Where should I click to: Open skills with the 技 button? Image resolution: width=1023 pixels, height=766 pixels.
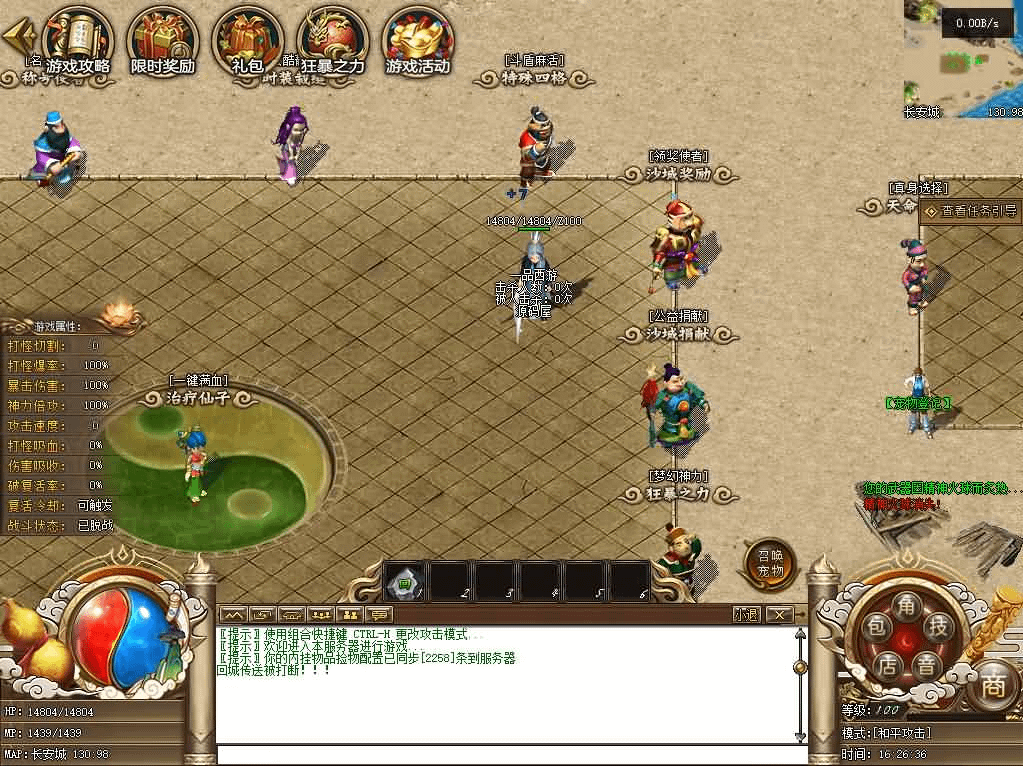938,628
